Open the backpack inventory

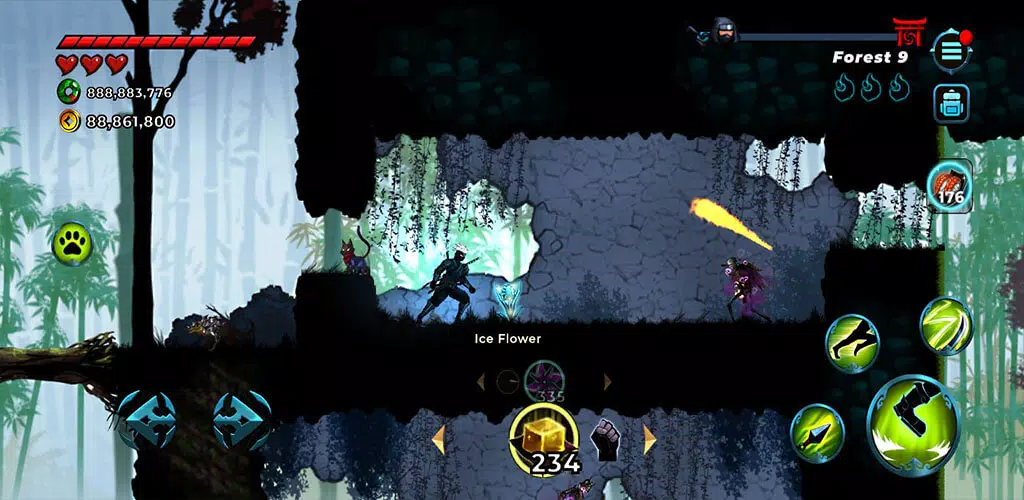pyautogui.click(x=951, y=103)
